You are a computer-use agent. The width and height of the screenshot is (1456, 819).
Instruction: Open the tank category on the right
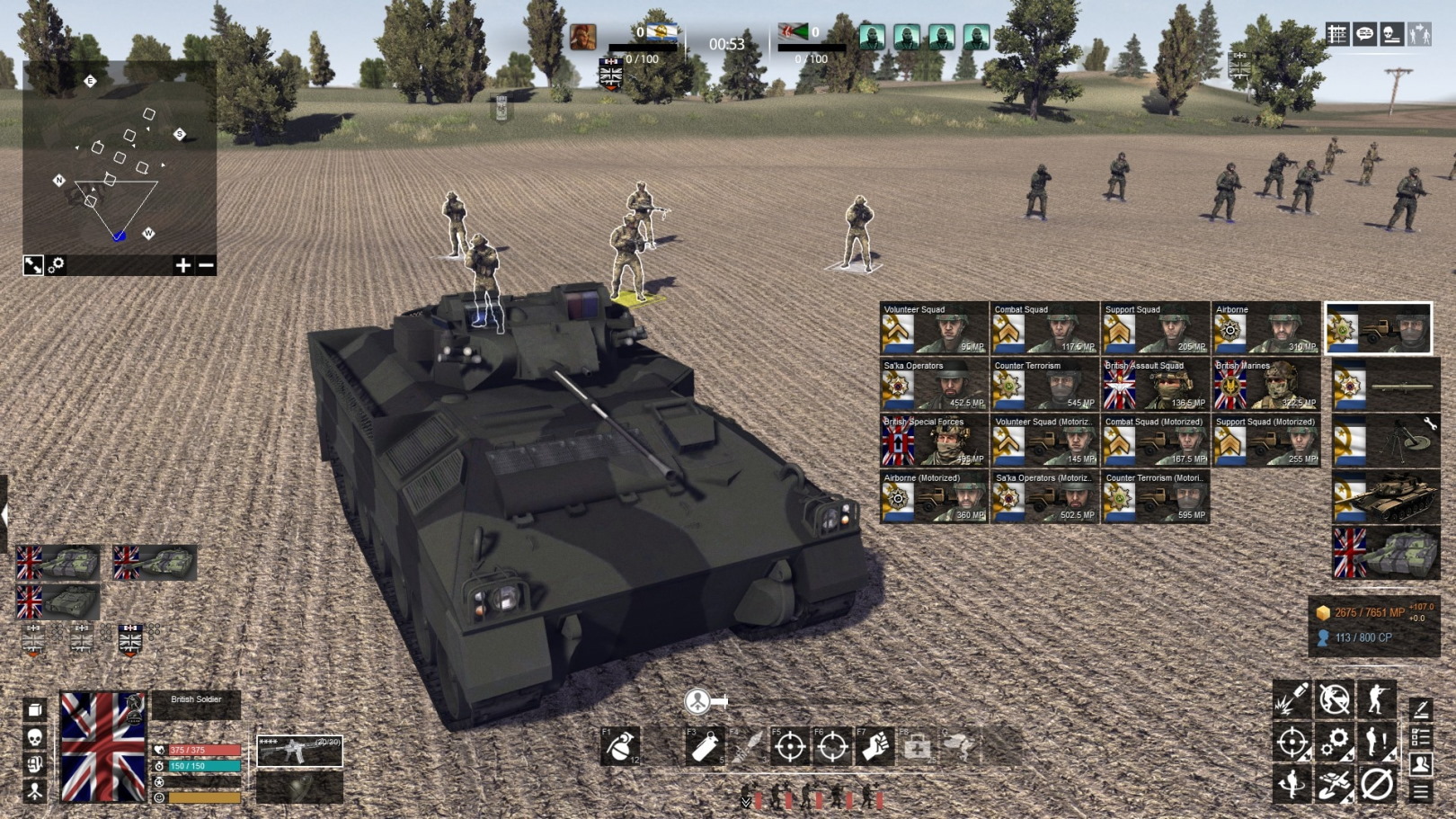point(1385,497)
